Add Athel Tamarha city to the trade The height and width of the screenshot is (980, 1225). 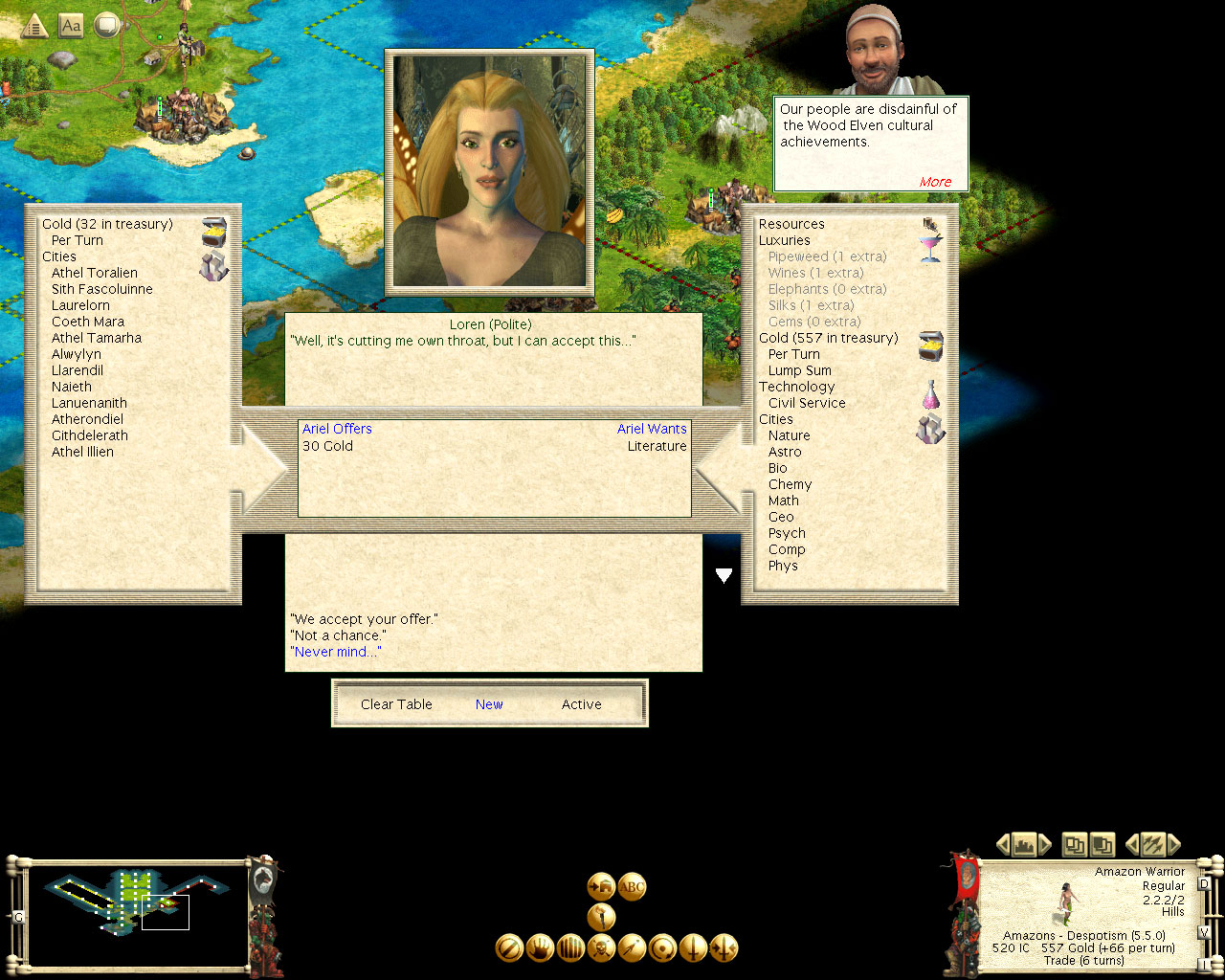[x=96, y=338]
